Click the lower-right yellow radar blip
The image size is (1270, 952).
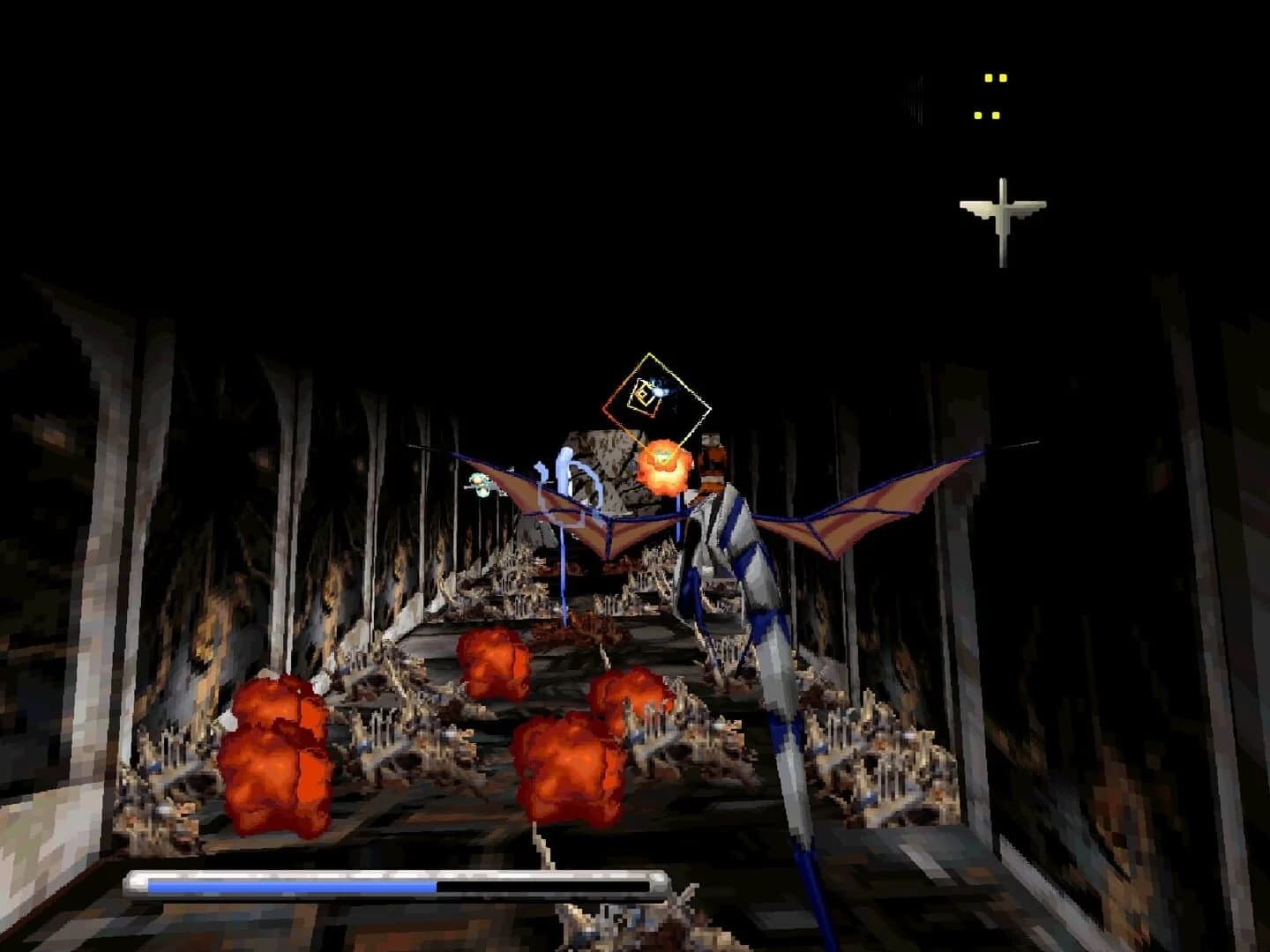(x=997, y=114)
